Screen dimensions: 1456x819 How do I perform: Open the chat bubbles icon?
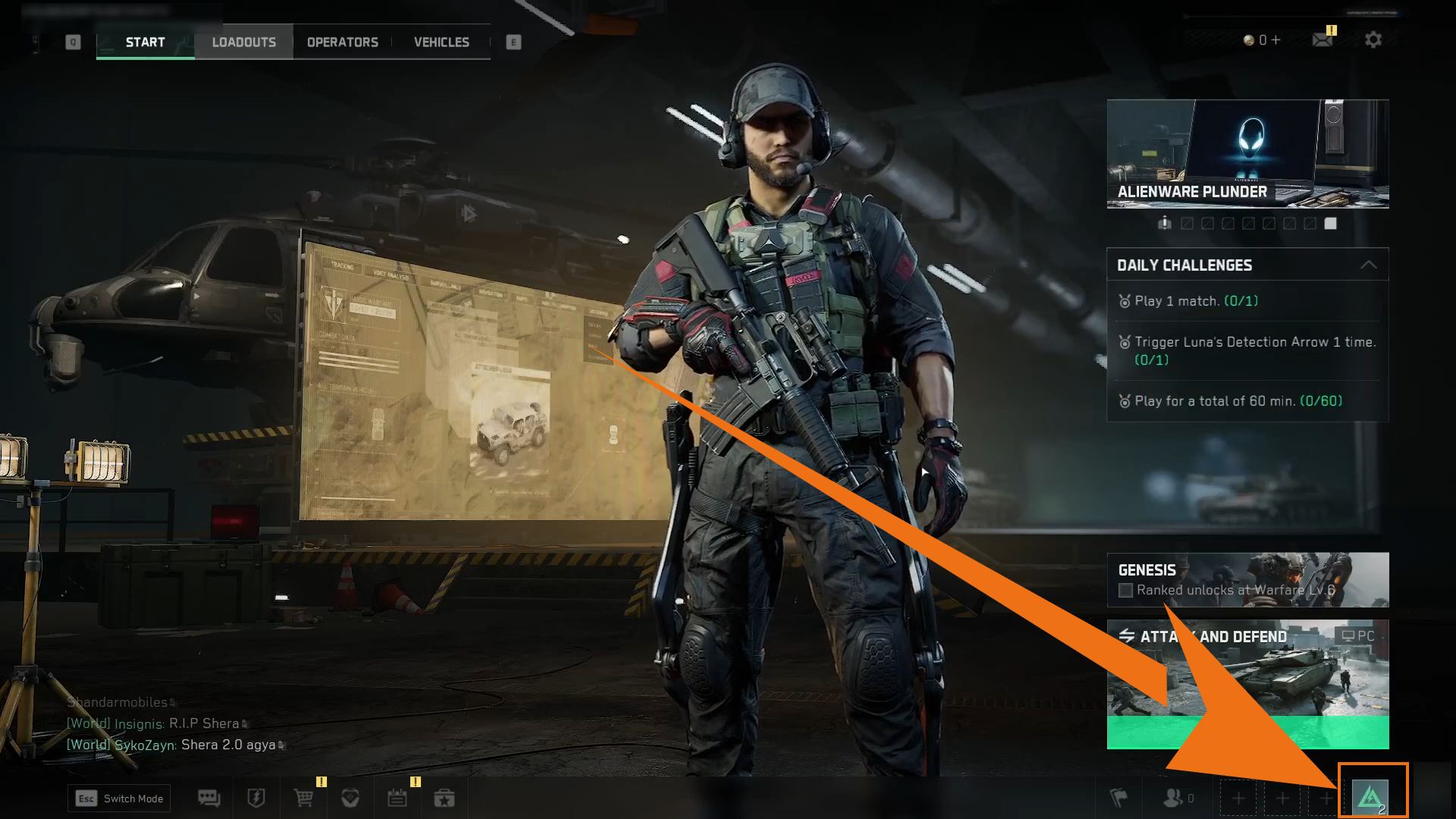tap(209, 799)
